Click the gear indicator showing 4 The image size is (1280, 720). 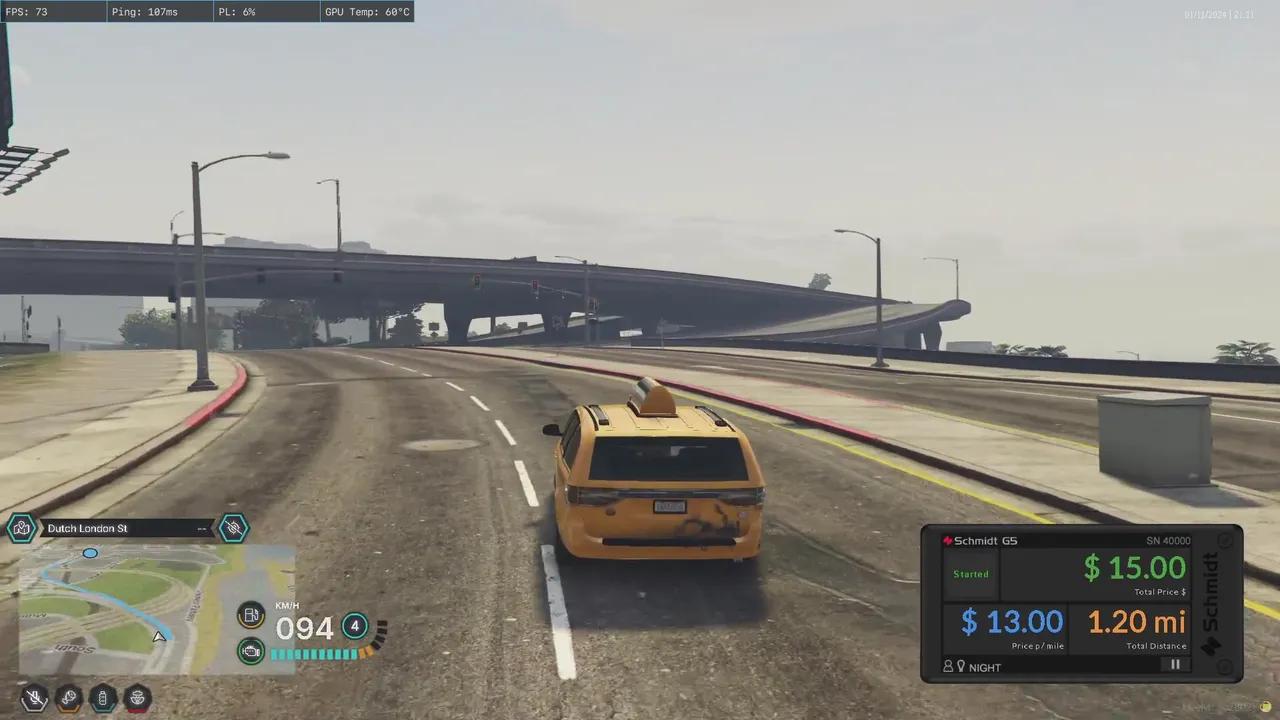tap(354, 627)
